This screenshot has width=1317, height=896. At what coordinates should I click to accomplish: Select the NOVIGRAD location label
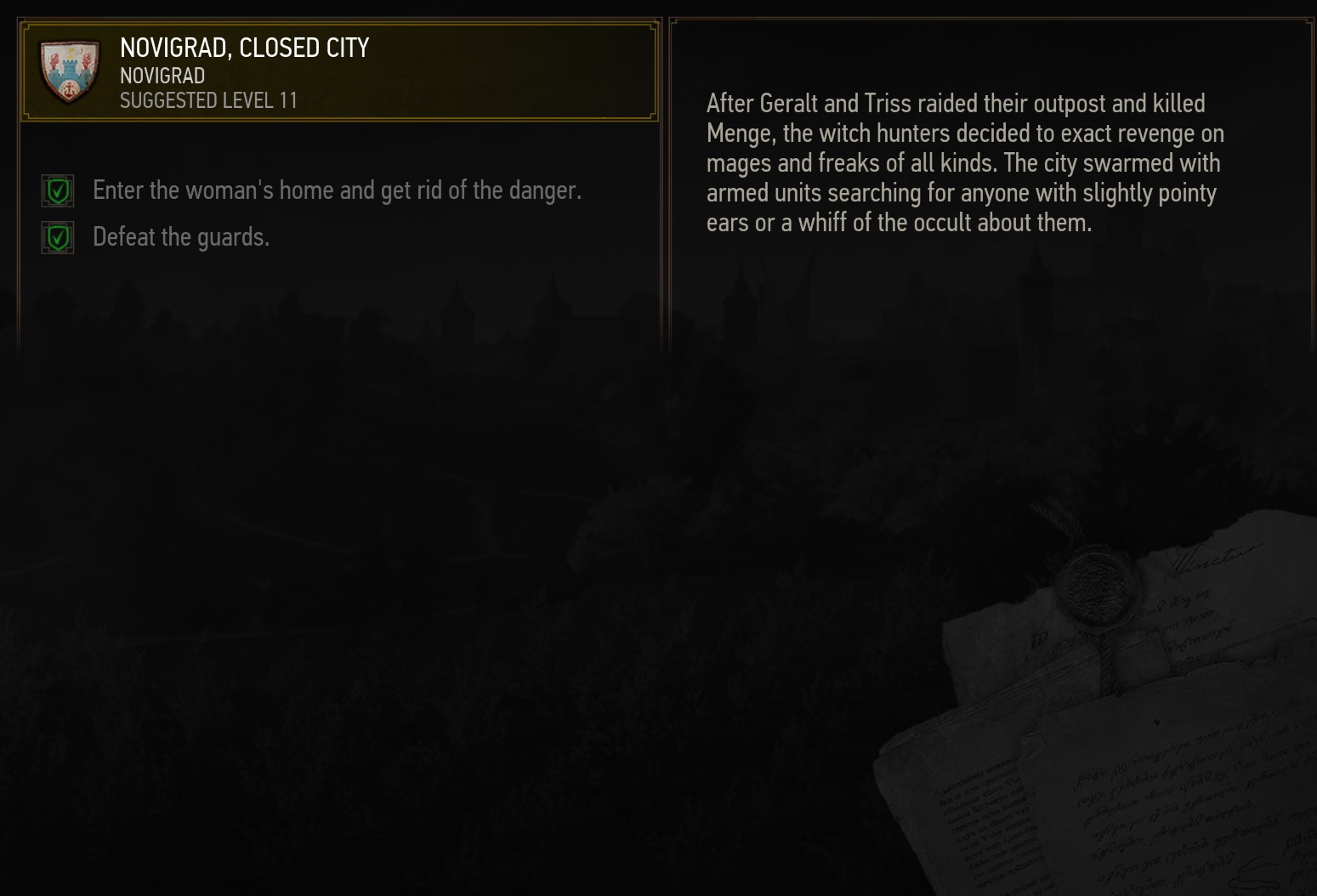[162, 76]
